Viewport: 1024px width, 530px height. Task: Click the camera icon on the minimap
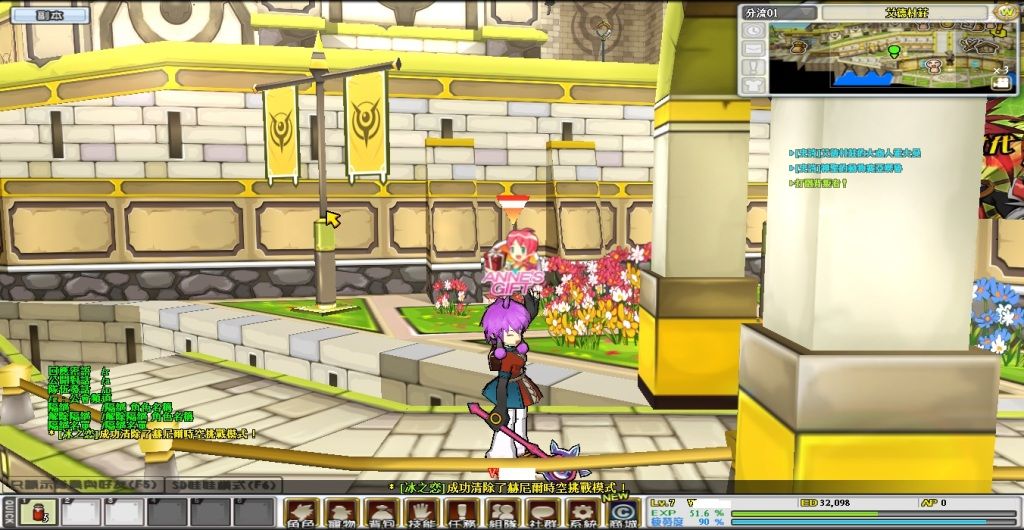coord(1002,85)
